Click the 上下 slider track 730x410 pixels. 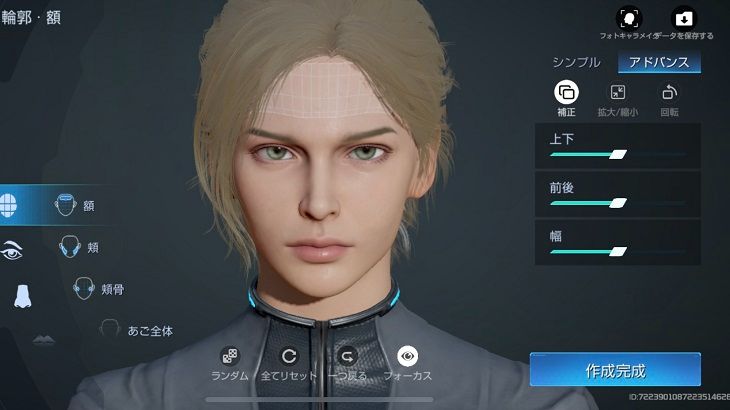618,154
